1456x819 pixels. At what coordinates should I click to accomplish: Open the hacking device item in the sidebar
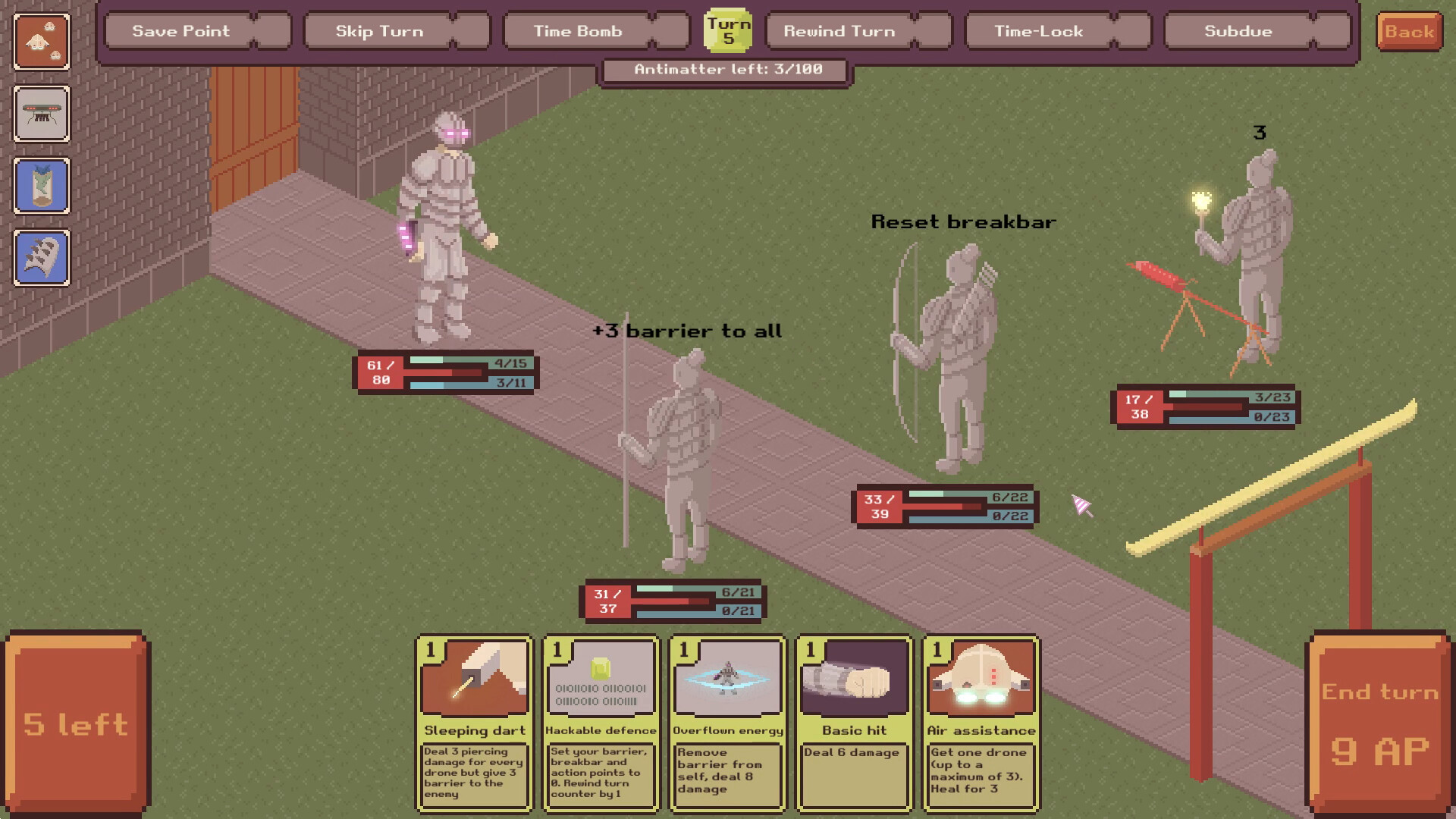click(x=42, y=114)
